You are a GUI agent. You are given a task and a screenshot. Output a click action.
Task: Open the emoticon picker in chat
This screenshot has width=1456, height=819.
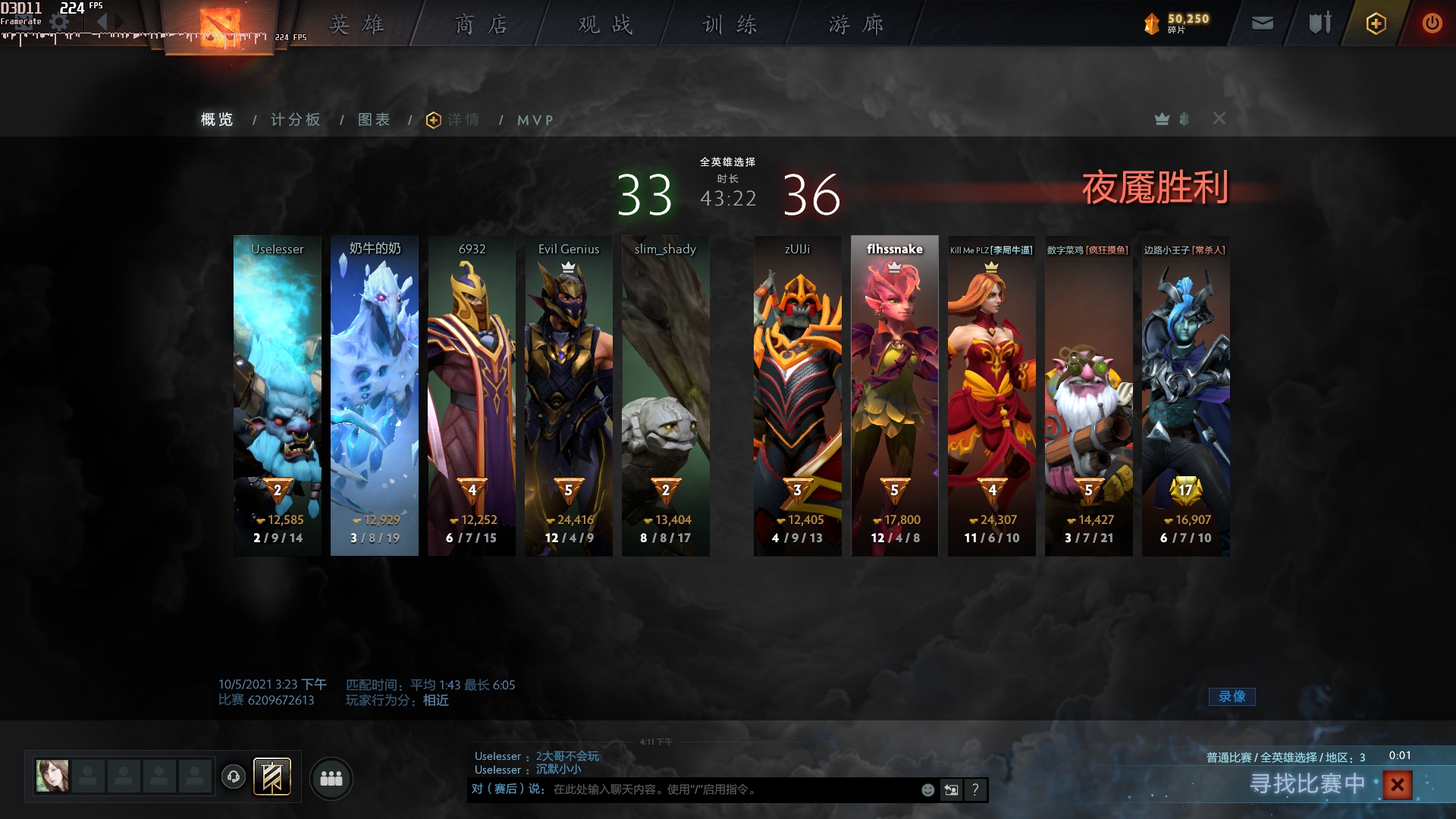click(927, 789)
